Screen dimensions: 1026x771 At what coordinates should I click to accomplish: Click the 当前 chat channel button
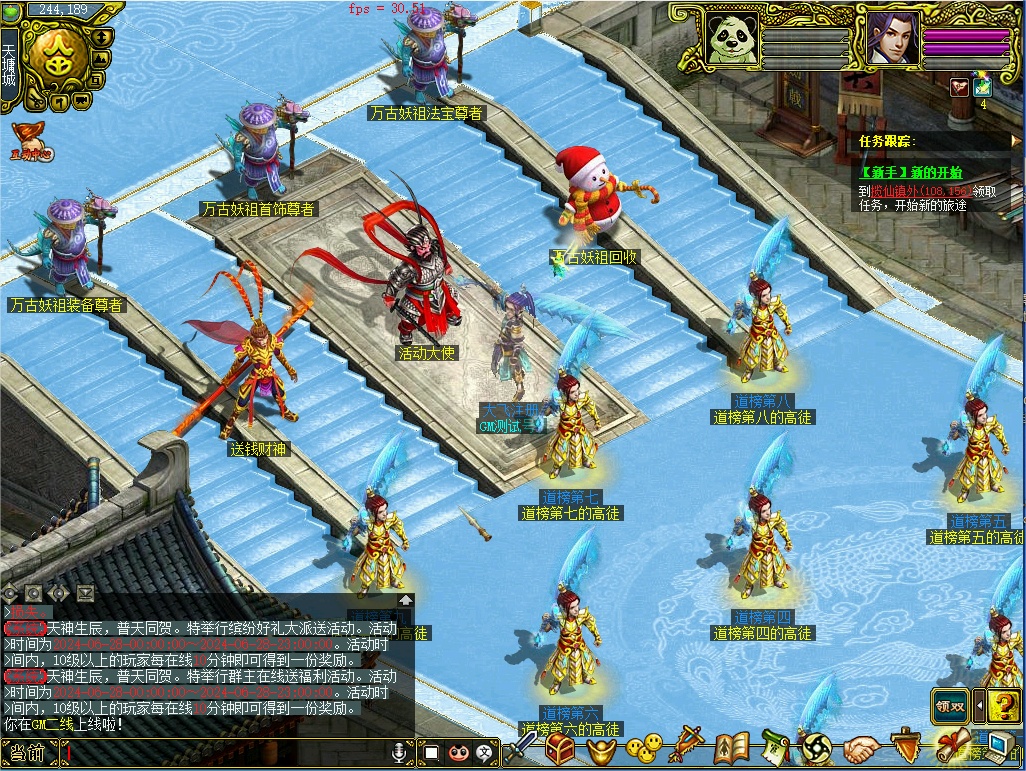click(x=28, y=752)
